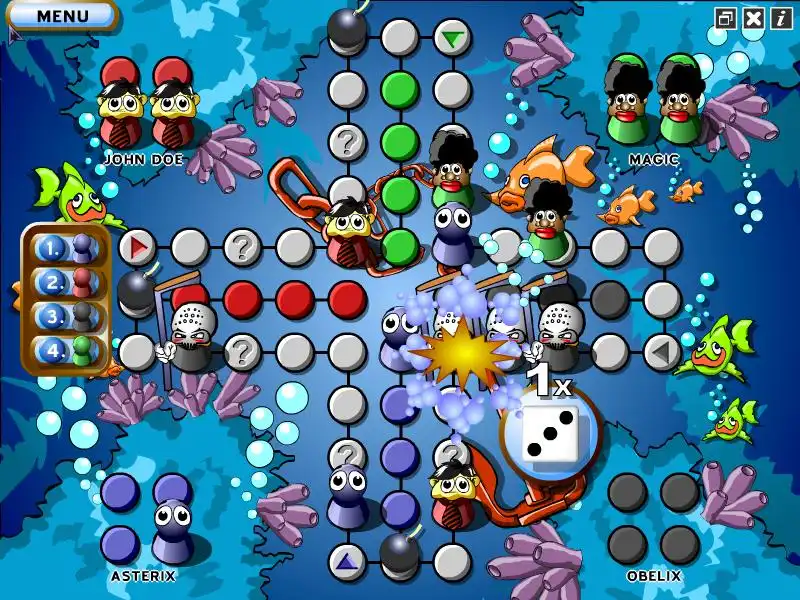Open the info button marked i
Screen dimensions: 800x600
tap(781, 17)
